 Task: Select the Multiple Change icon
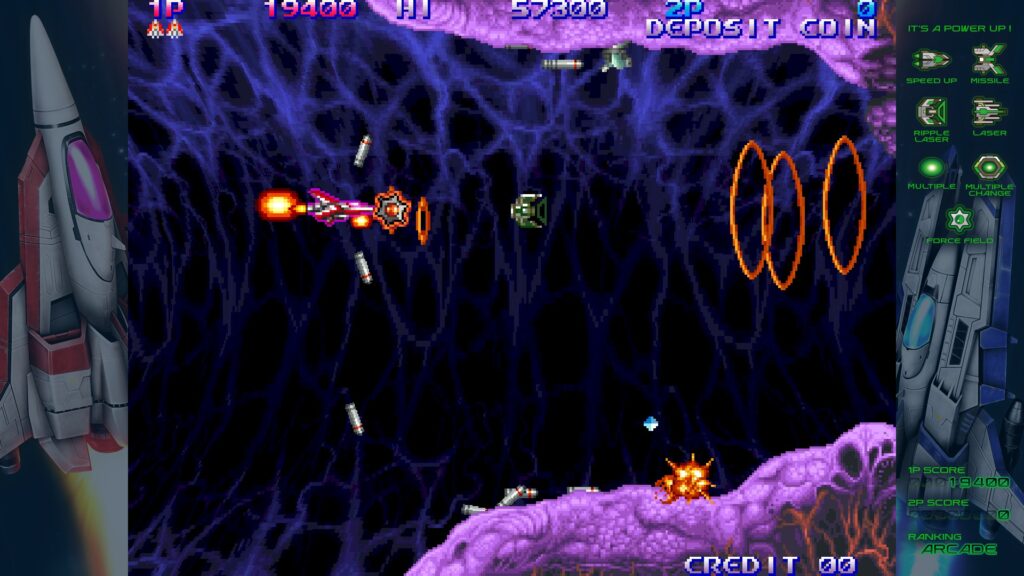click(989, 166)
